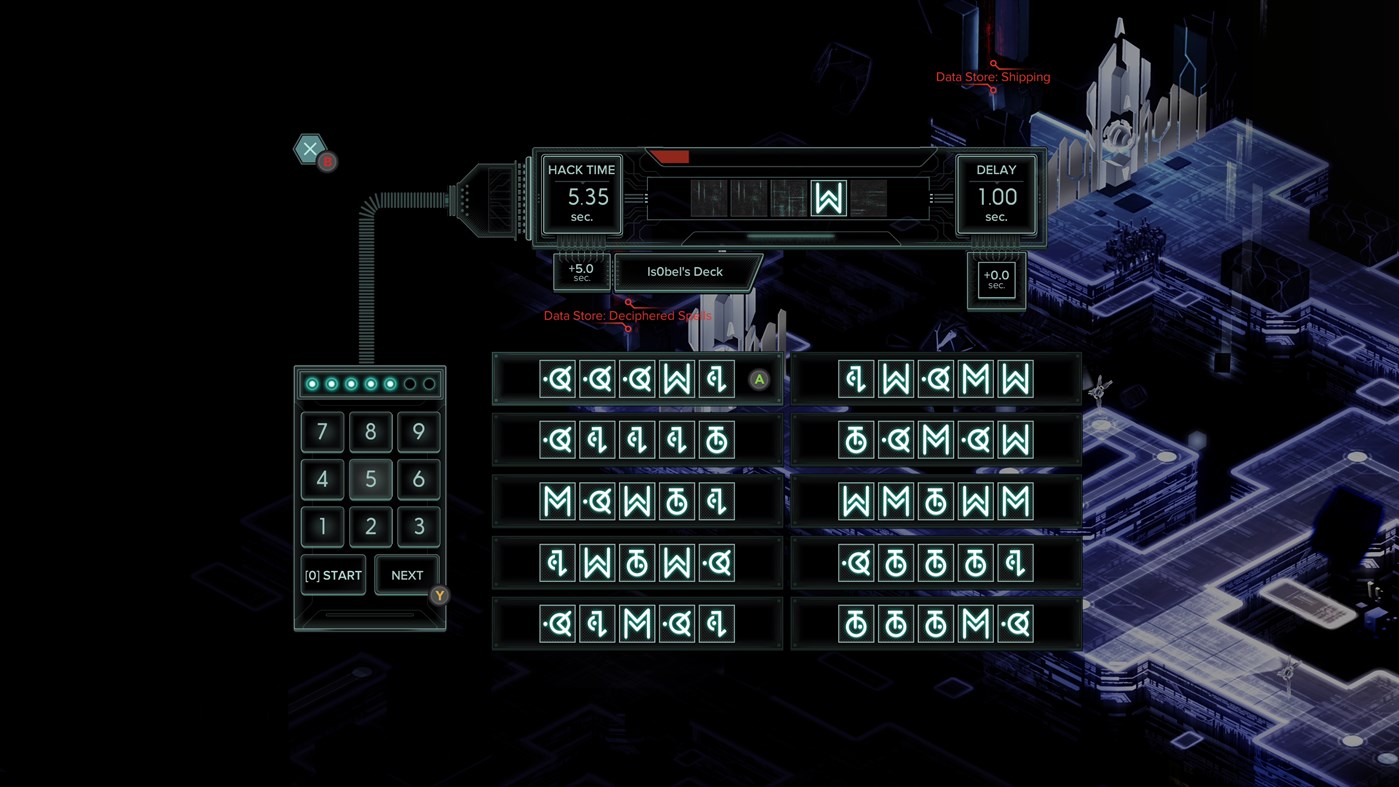Click the [0] START button
1399x787 pixels.
click(333, 575)
